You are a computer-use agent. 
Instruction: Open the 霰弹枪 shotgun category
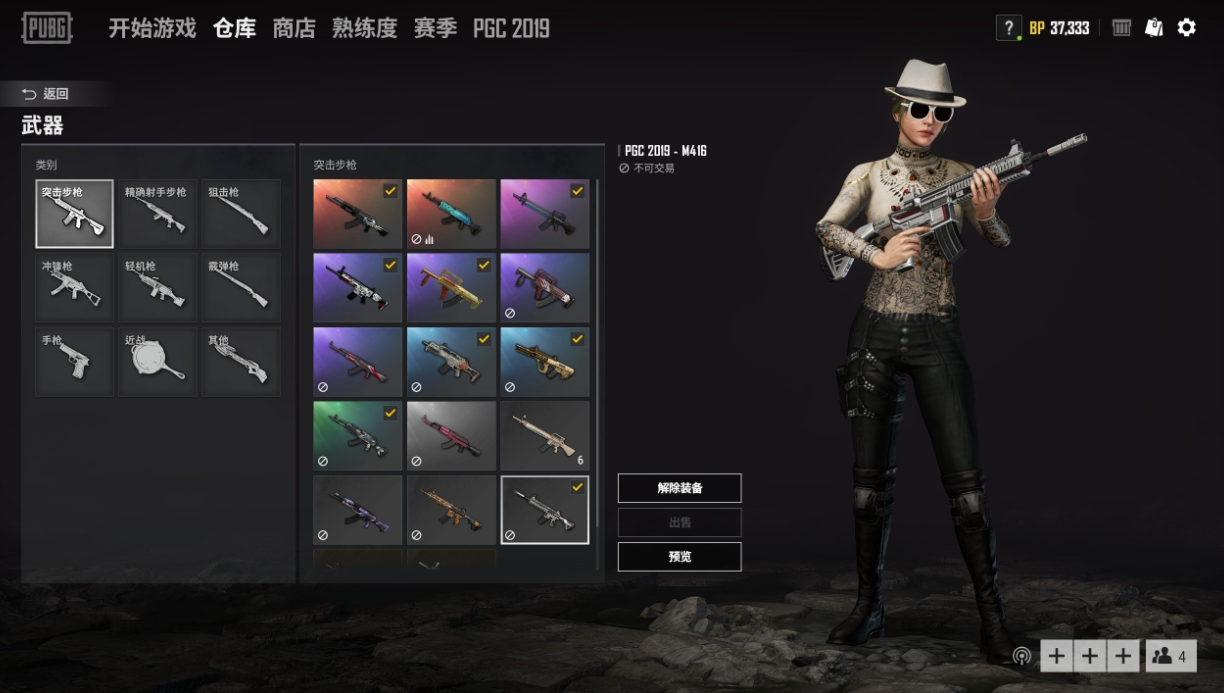pyautogui.click(x=241, y=288)
